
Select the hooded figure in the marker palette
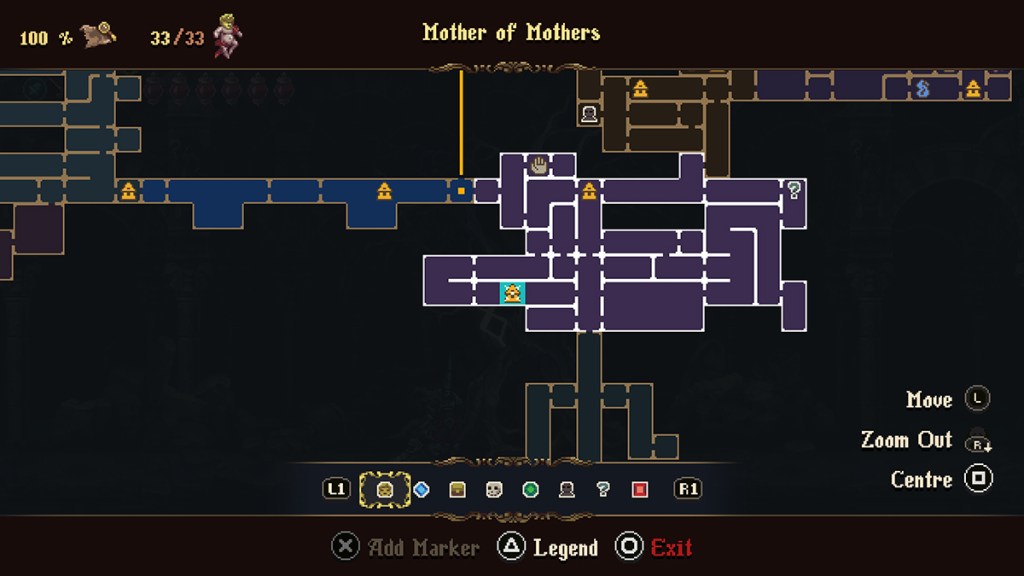pos(566,489)
